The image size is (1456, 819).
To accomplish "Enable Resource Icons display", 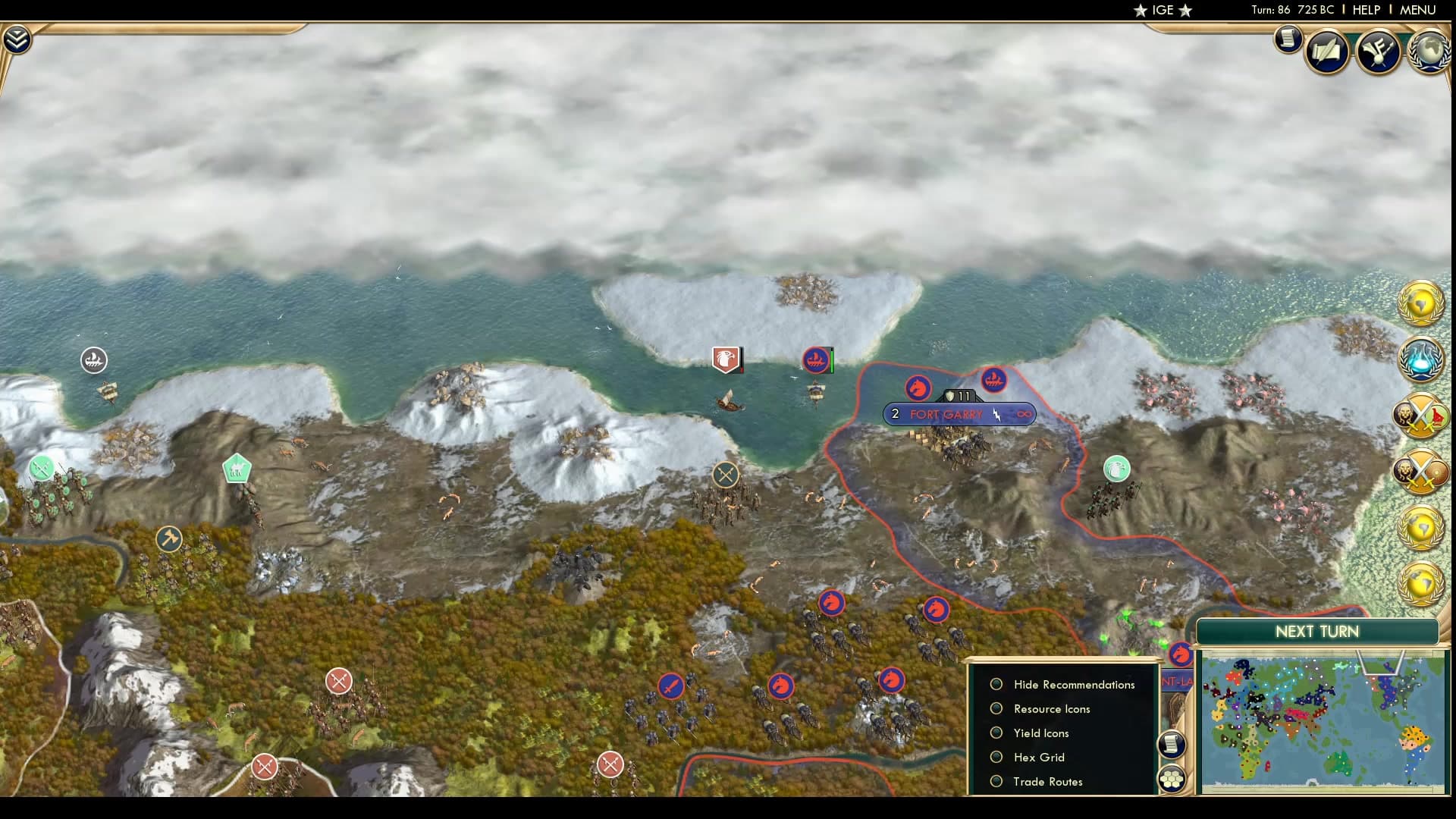I will (996, 708).
